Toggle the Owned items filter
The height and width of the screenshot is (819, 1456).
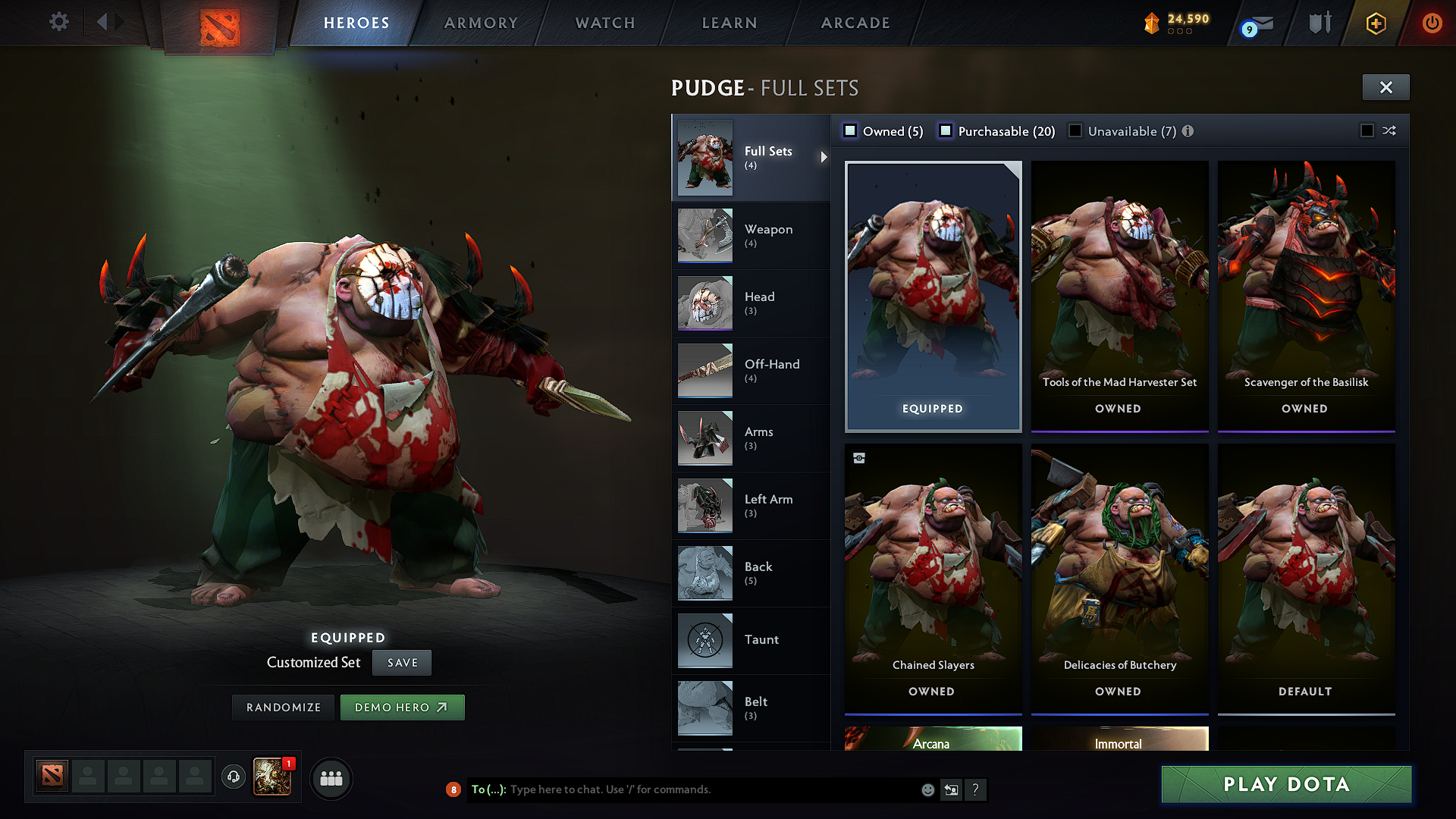point(851,131)
